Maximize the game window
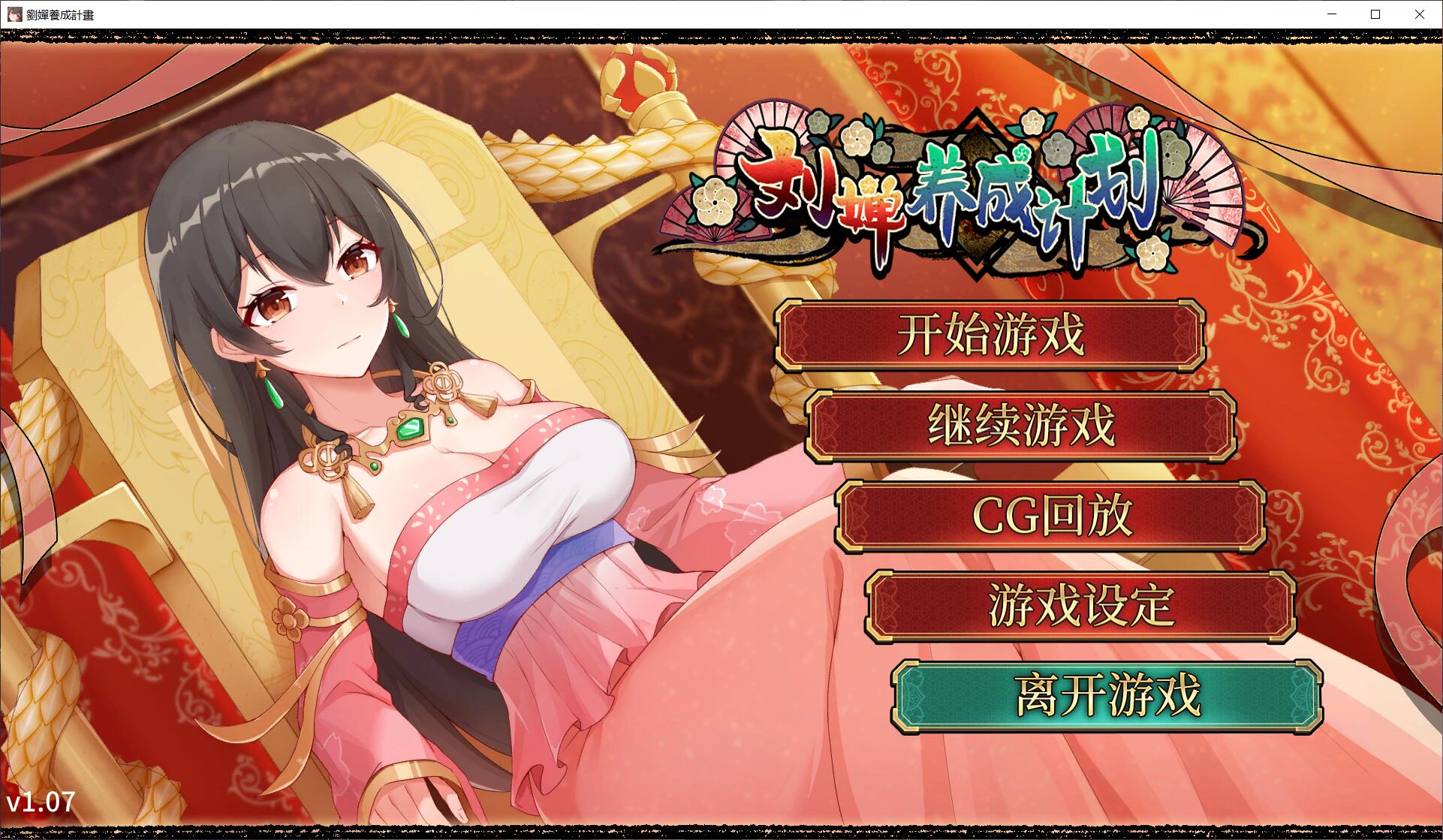The width and height of the screenshot is (1443, 840). tap(1375, 14)
